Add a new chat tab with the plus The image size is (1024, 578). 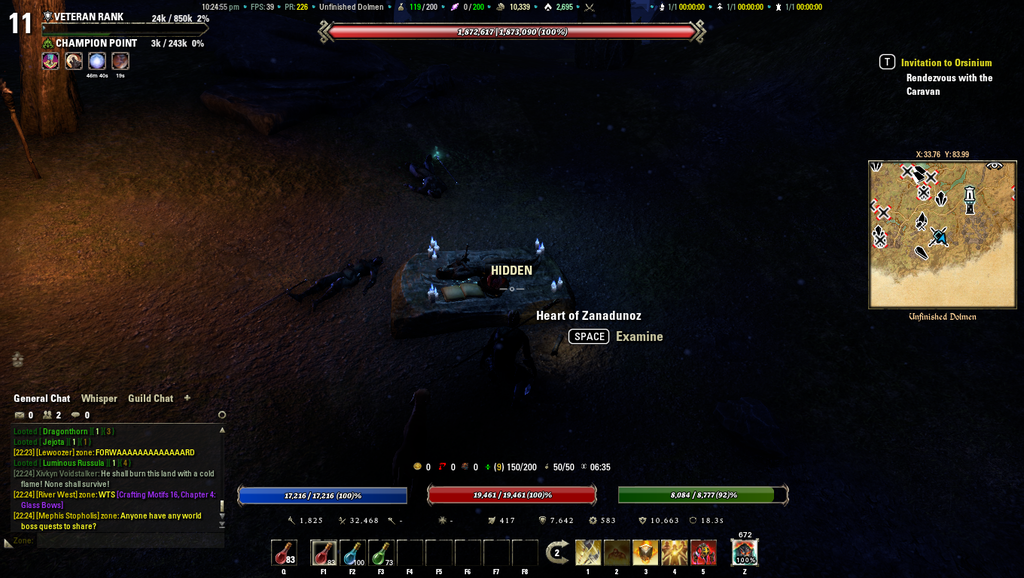187,398
